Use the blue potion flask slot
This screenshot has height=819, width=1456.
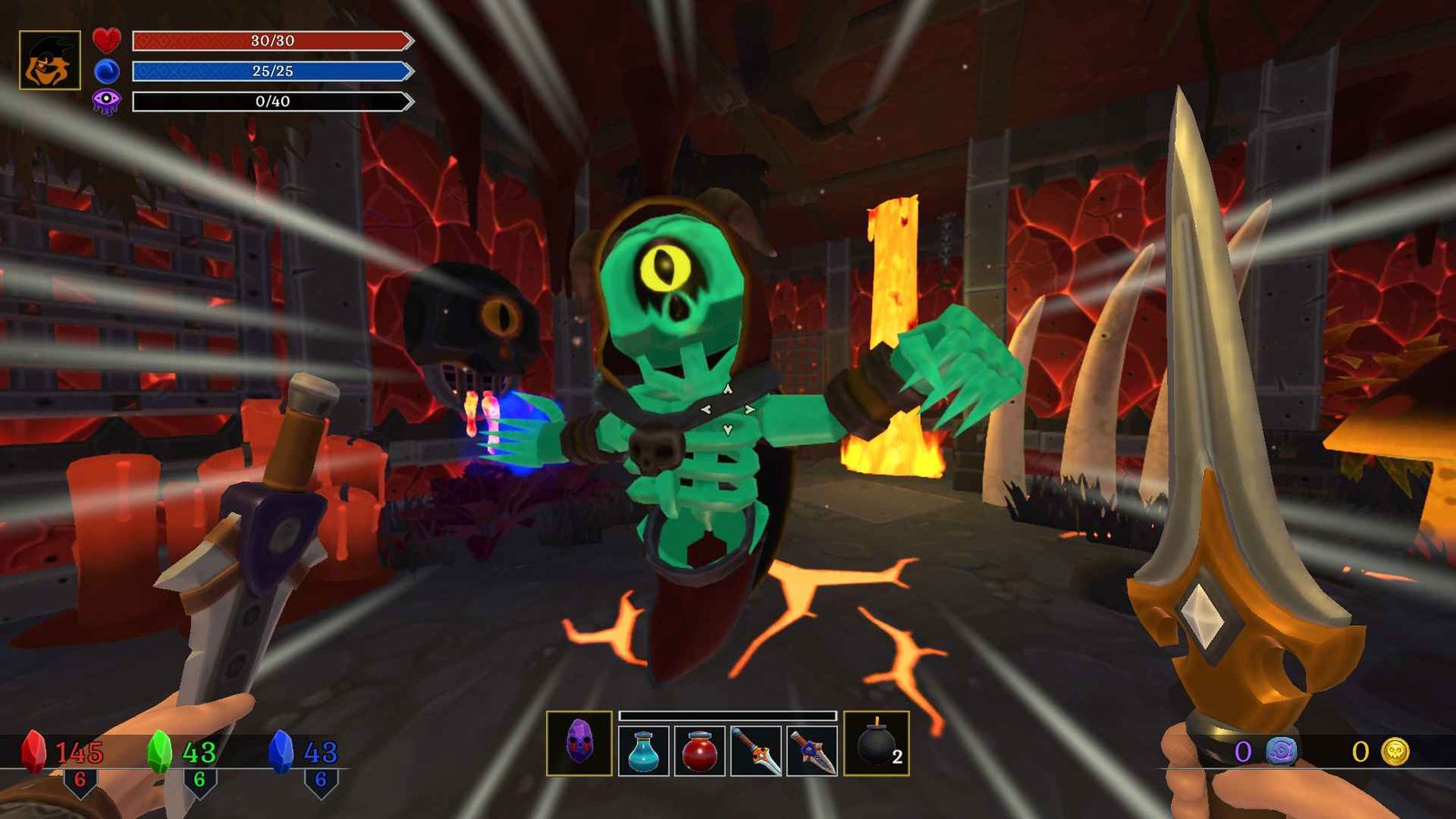click(x=643, y=751)
